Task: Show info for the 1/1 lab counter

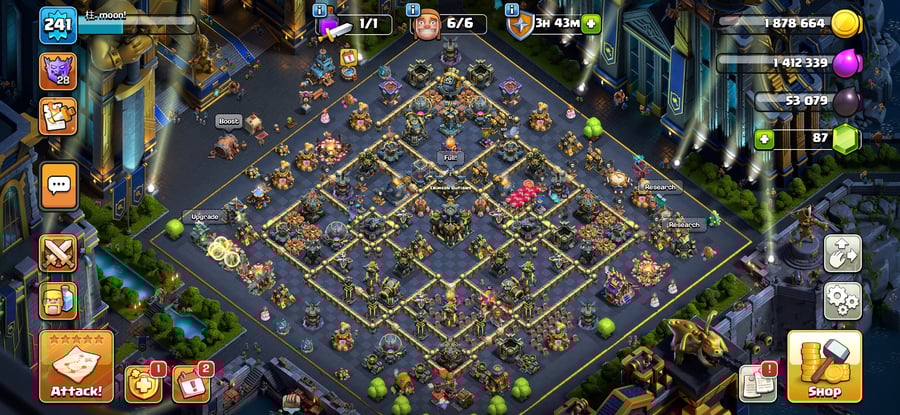Action: point(320,9)
